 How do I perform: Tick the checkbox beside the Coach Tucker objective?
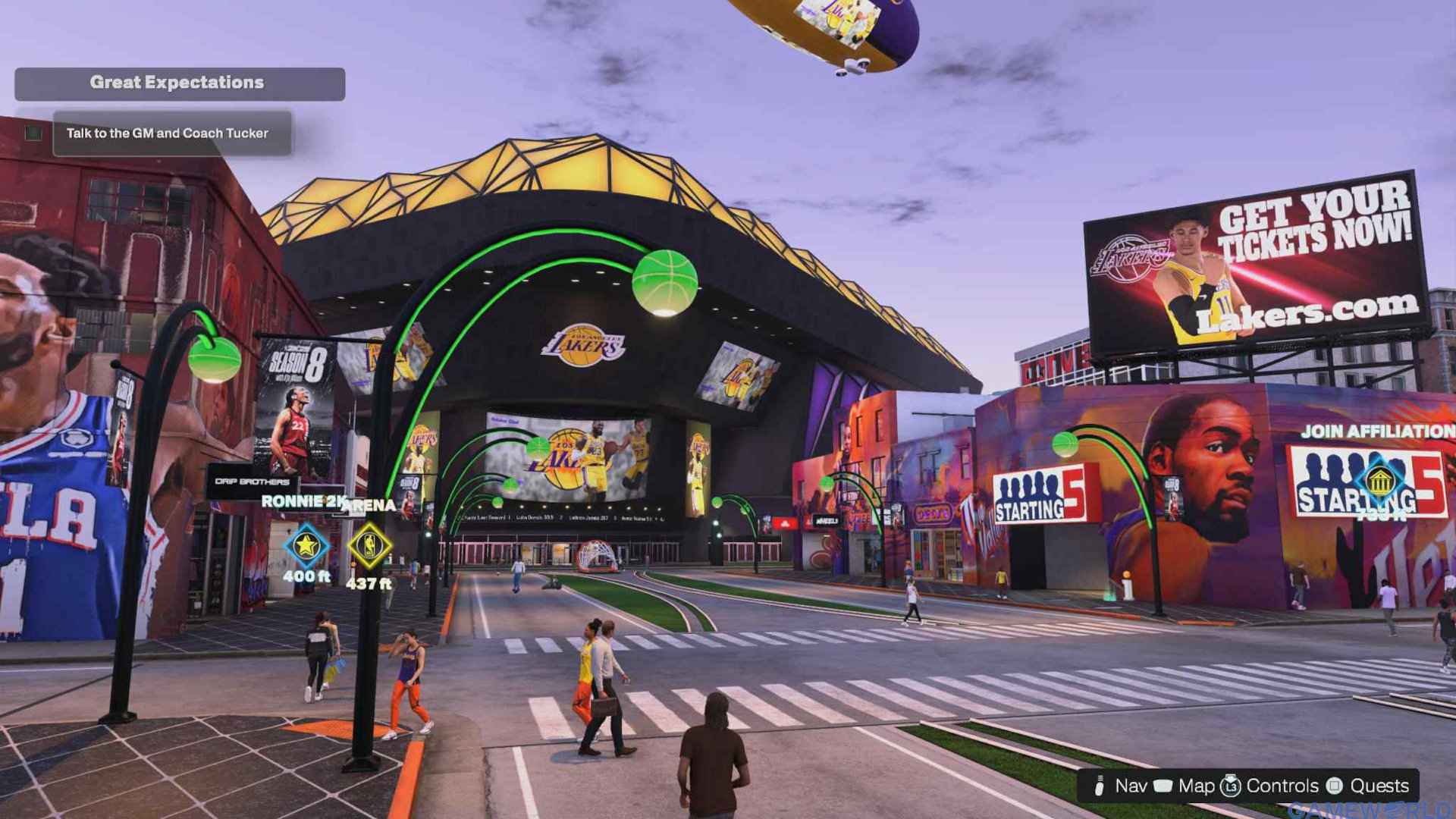[x=33, y=133]
